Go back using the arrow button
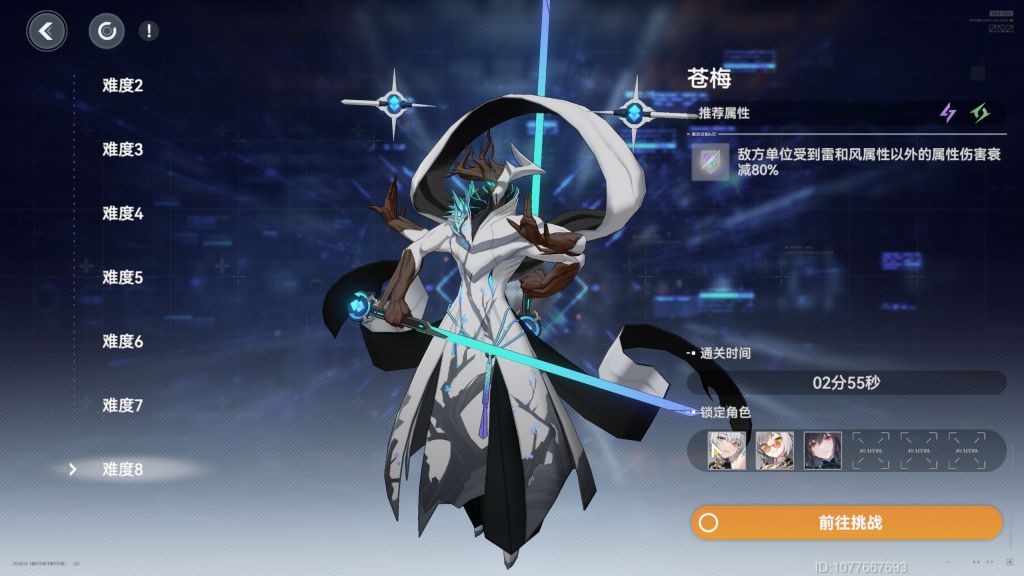1024x576 pixels. [45, 31]
